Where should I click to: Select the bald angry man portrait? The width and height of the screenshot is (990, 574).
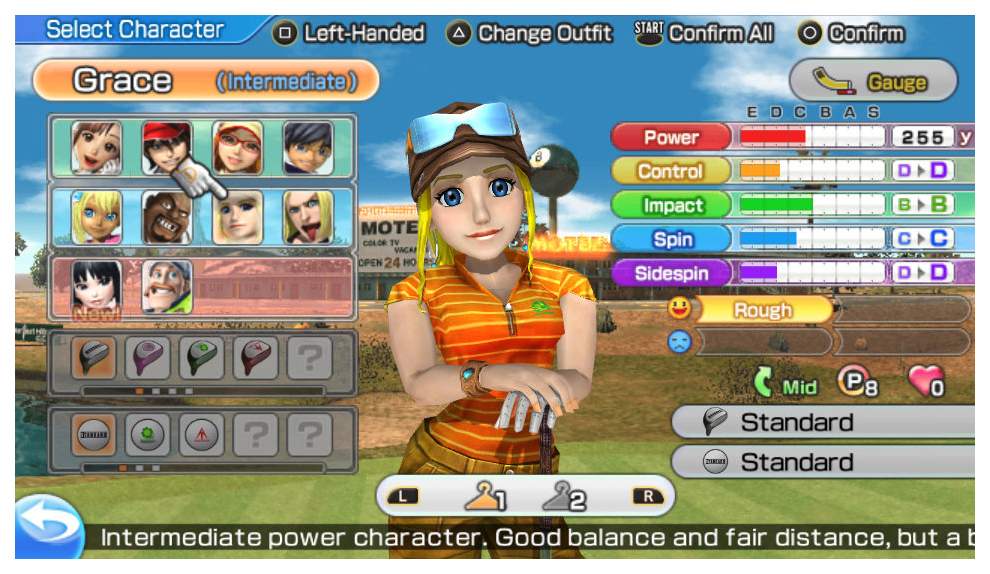click(167, 217)
